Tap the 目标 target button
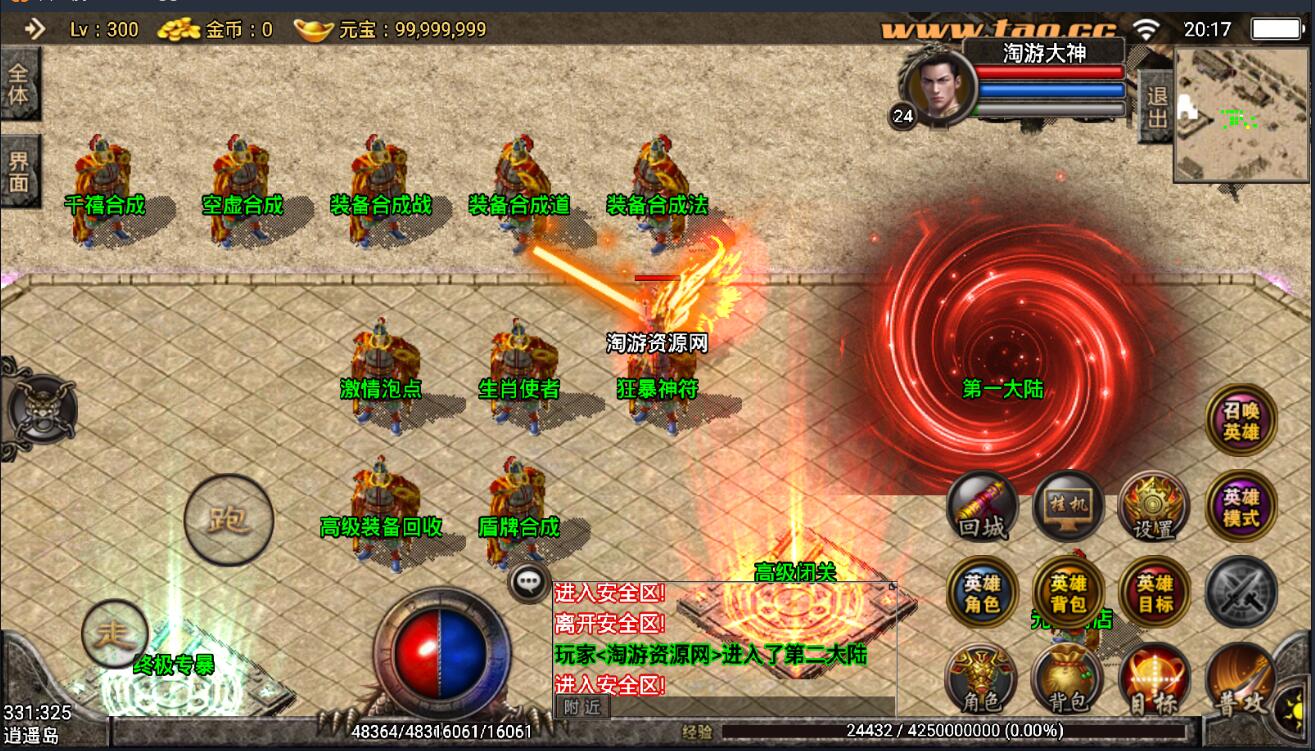 1154,680
